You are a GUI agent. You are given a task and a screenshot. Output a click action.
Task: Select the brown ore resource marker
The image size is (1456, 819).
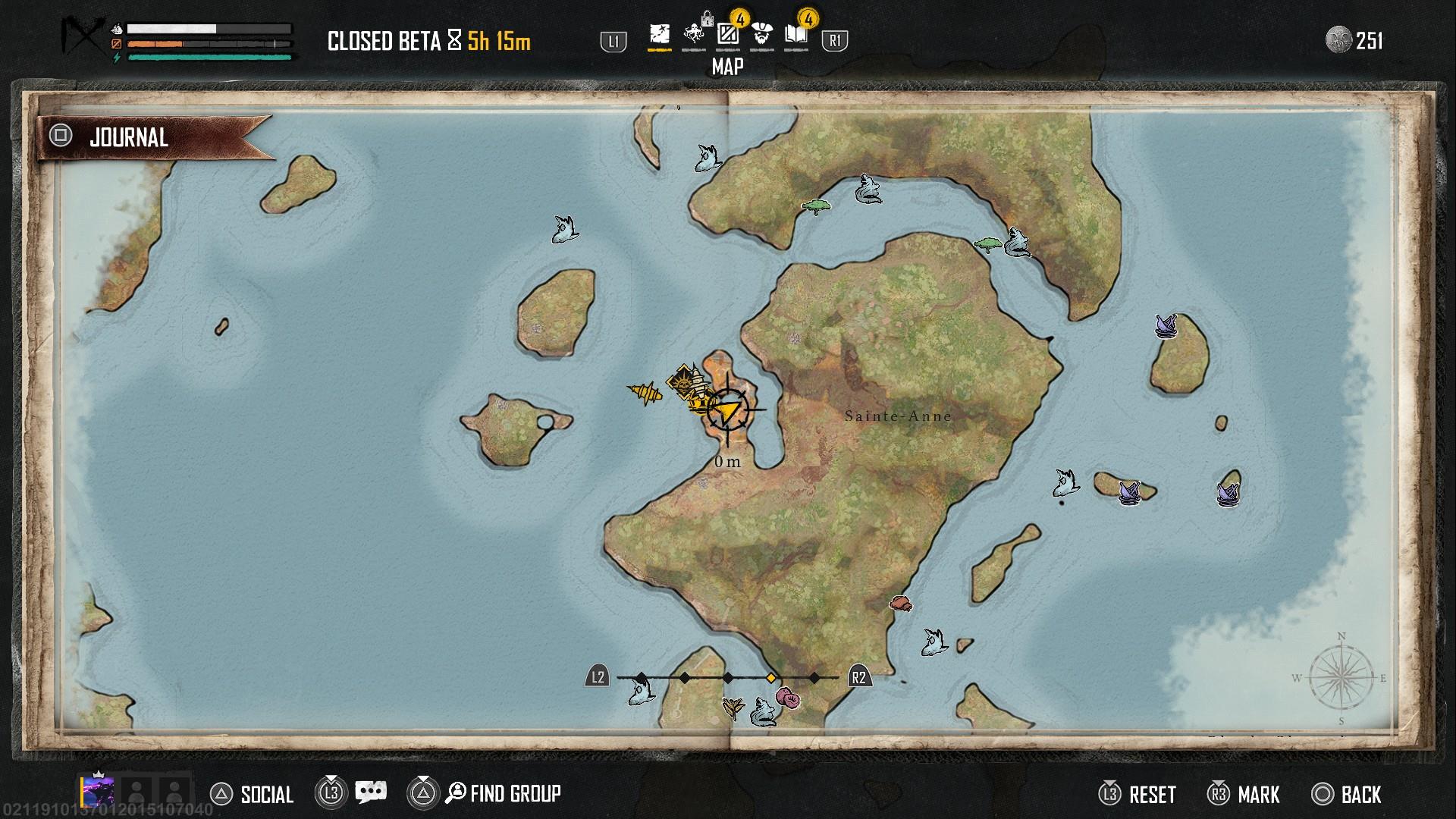click(900, 604)
